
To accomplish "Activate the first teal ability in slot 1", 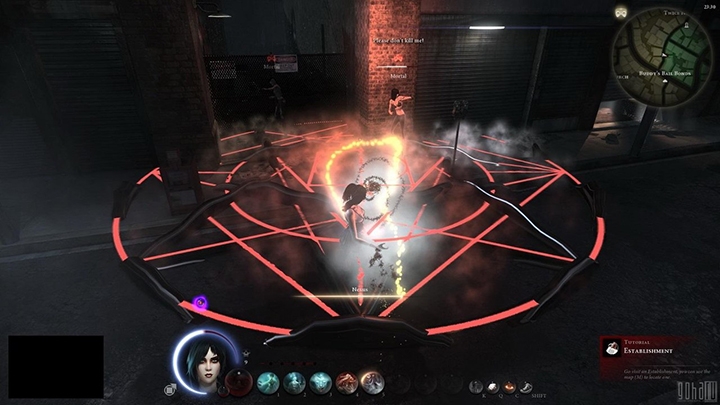I will click(x=270, y=381).
